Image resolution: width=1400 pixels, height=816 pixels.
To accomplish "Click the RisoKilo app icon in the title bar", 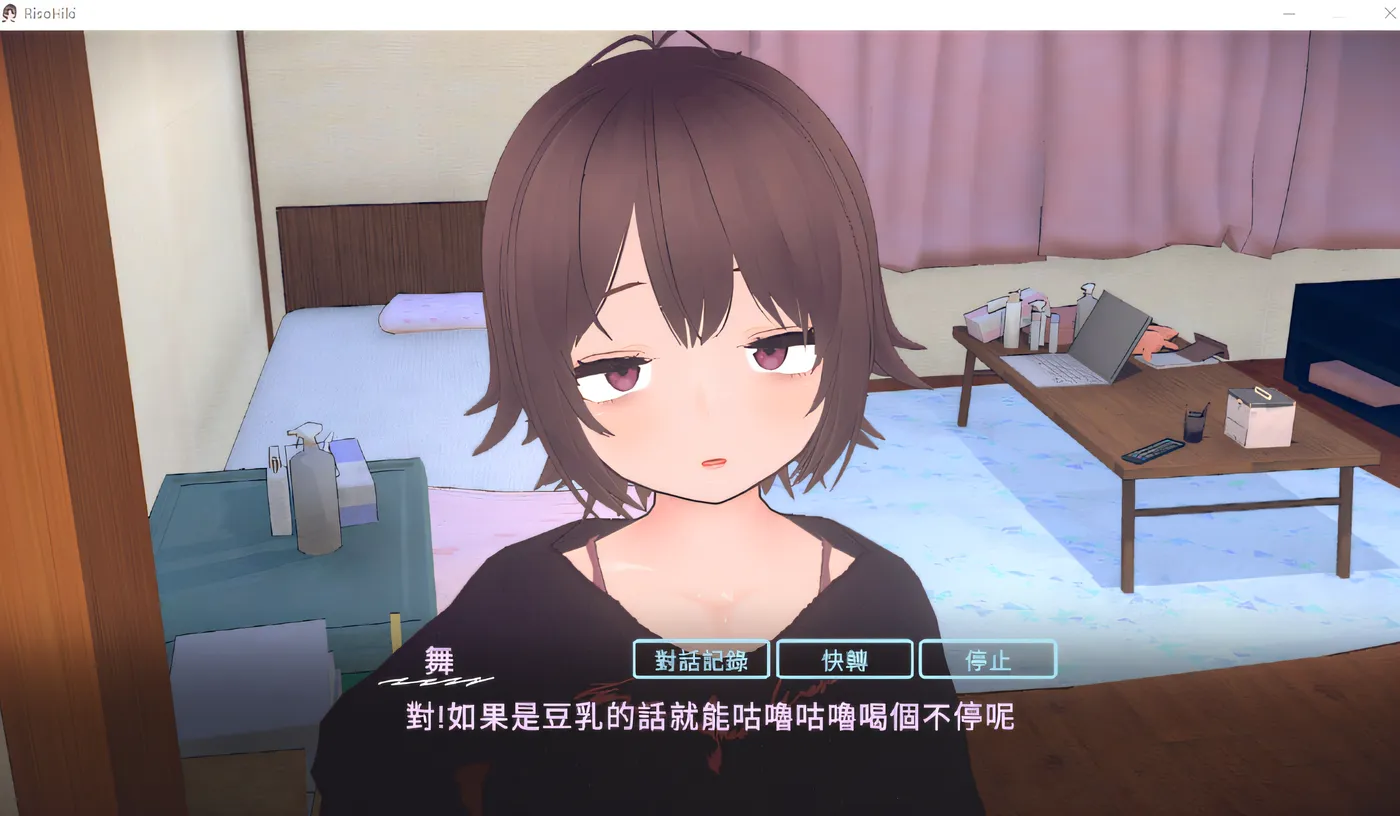I will point(9,13).
